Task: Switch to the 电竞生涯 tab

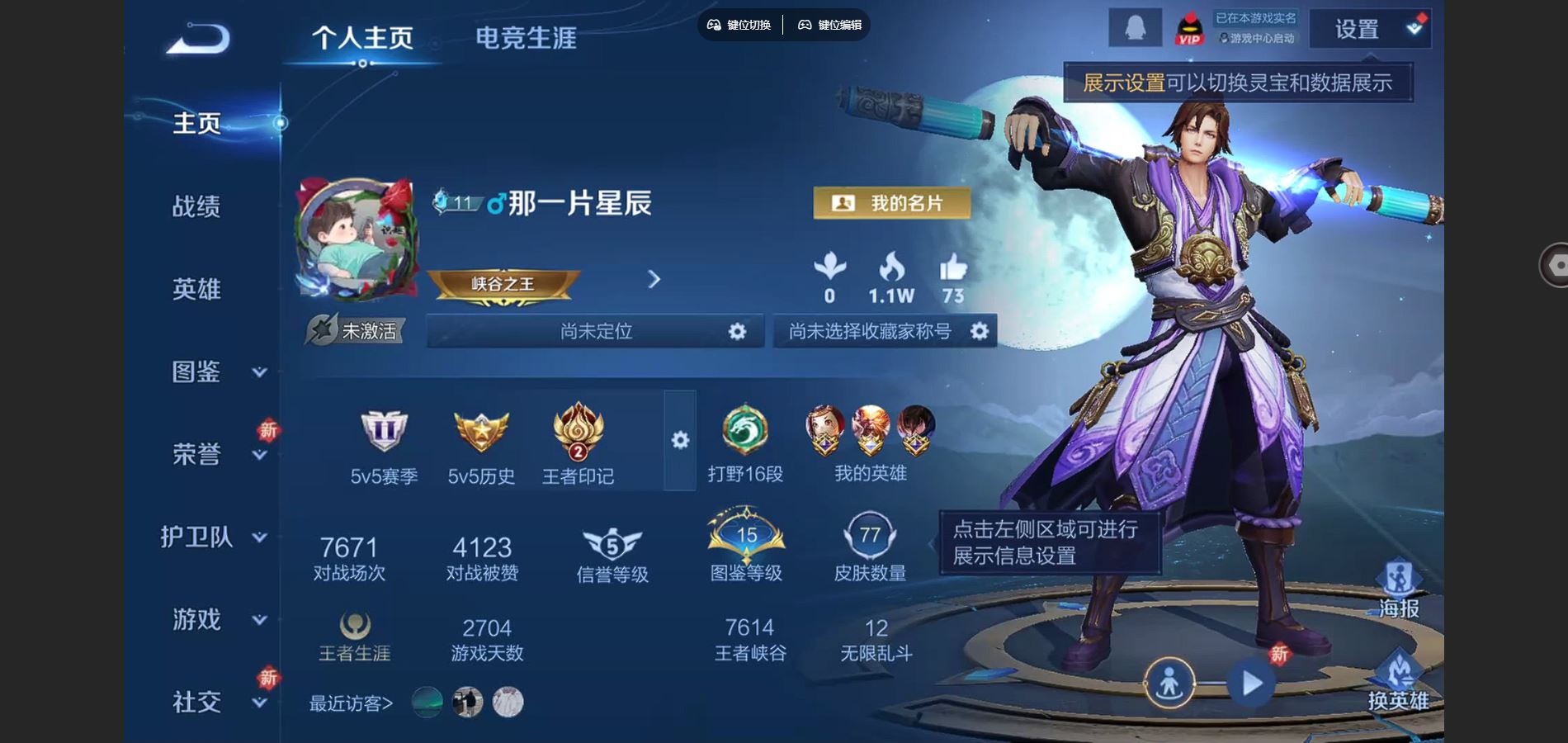Action: [526, 38]
